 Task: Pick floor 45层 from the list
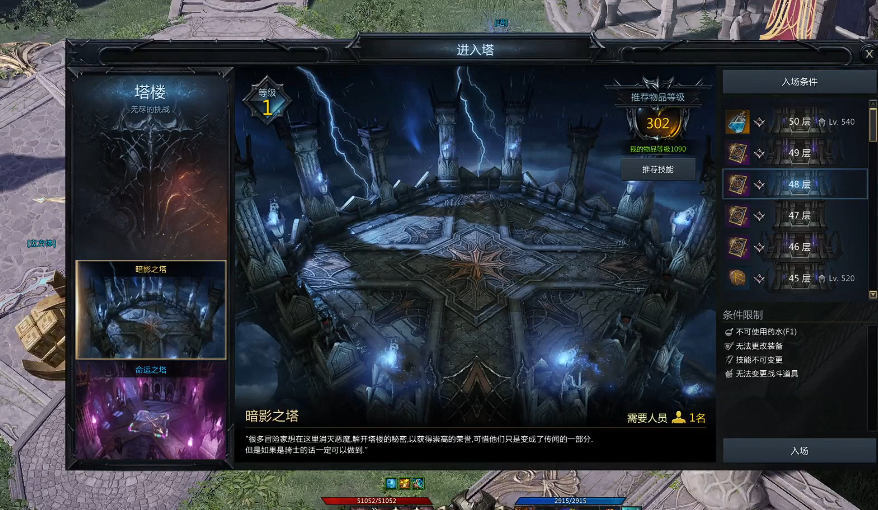pos(795,278)
